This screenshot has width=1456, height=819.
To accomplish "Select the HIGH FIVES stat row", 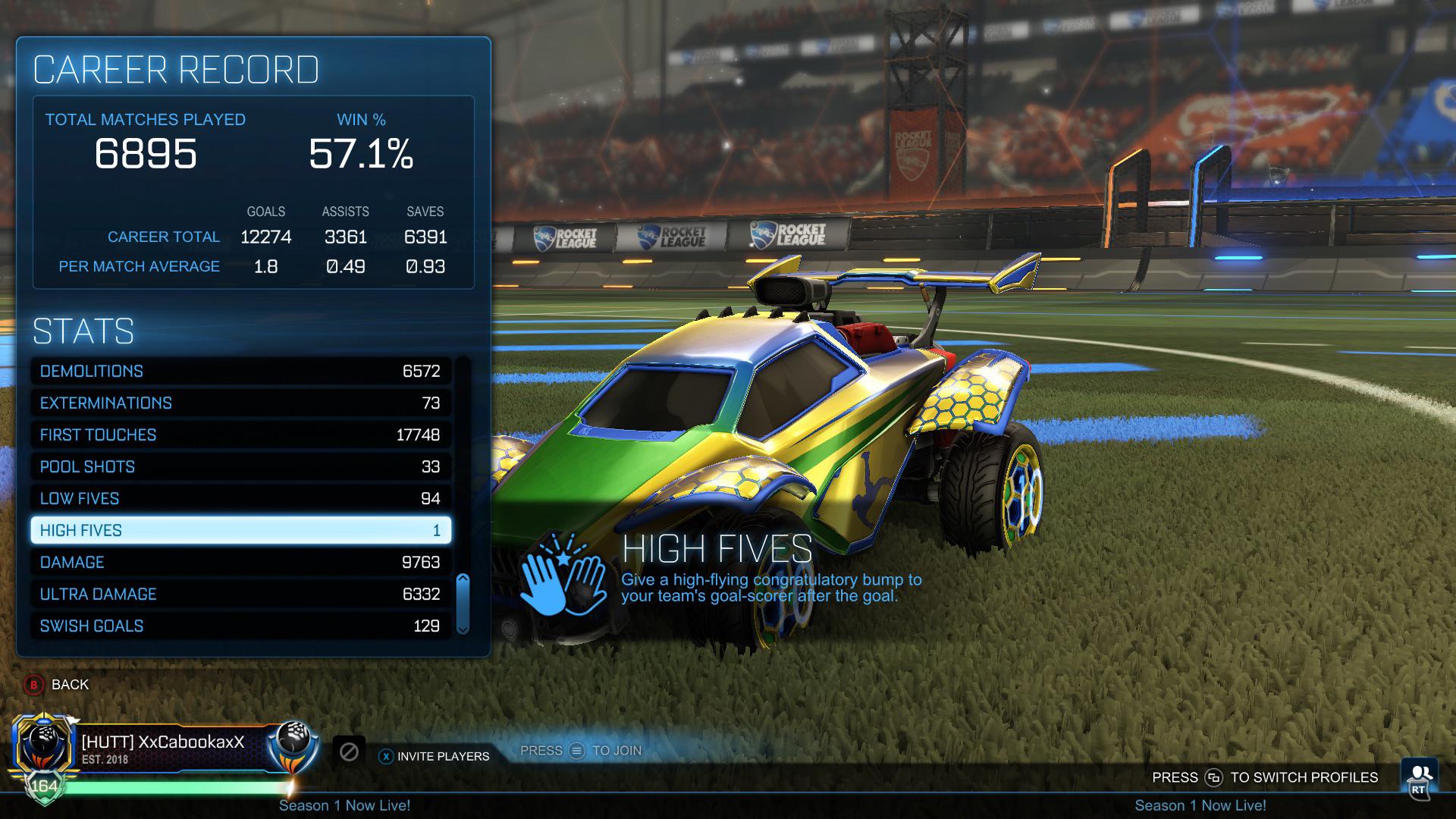I will (240, 530).
